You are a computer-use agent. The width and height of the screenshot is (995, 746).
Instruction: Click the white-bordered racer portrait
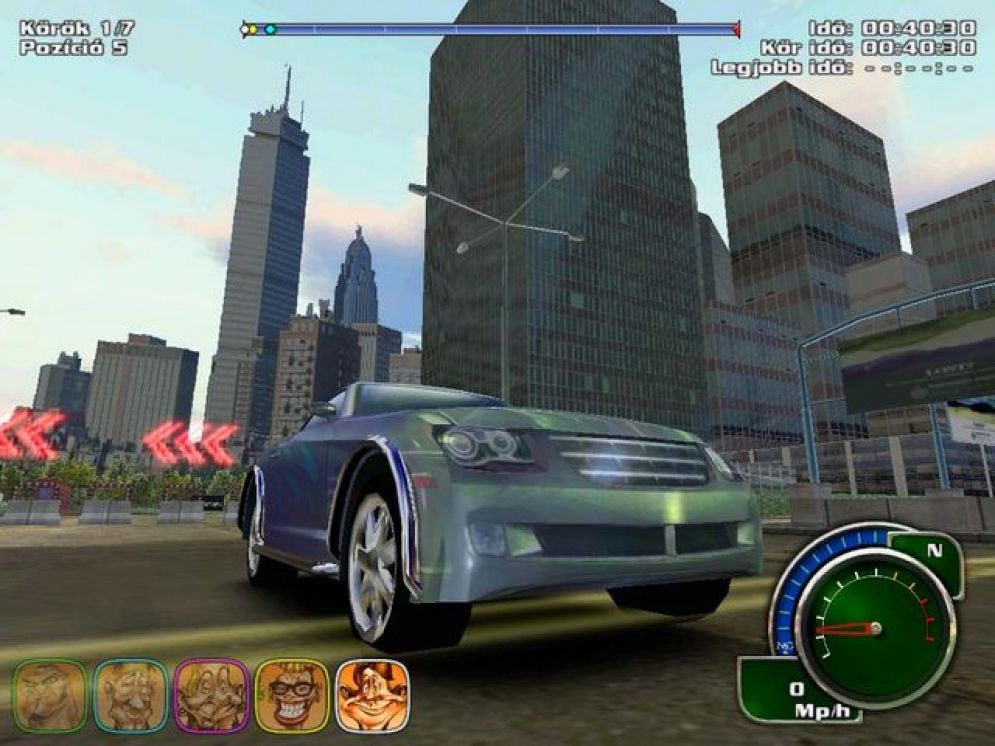tap(372, 696)
